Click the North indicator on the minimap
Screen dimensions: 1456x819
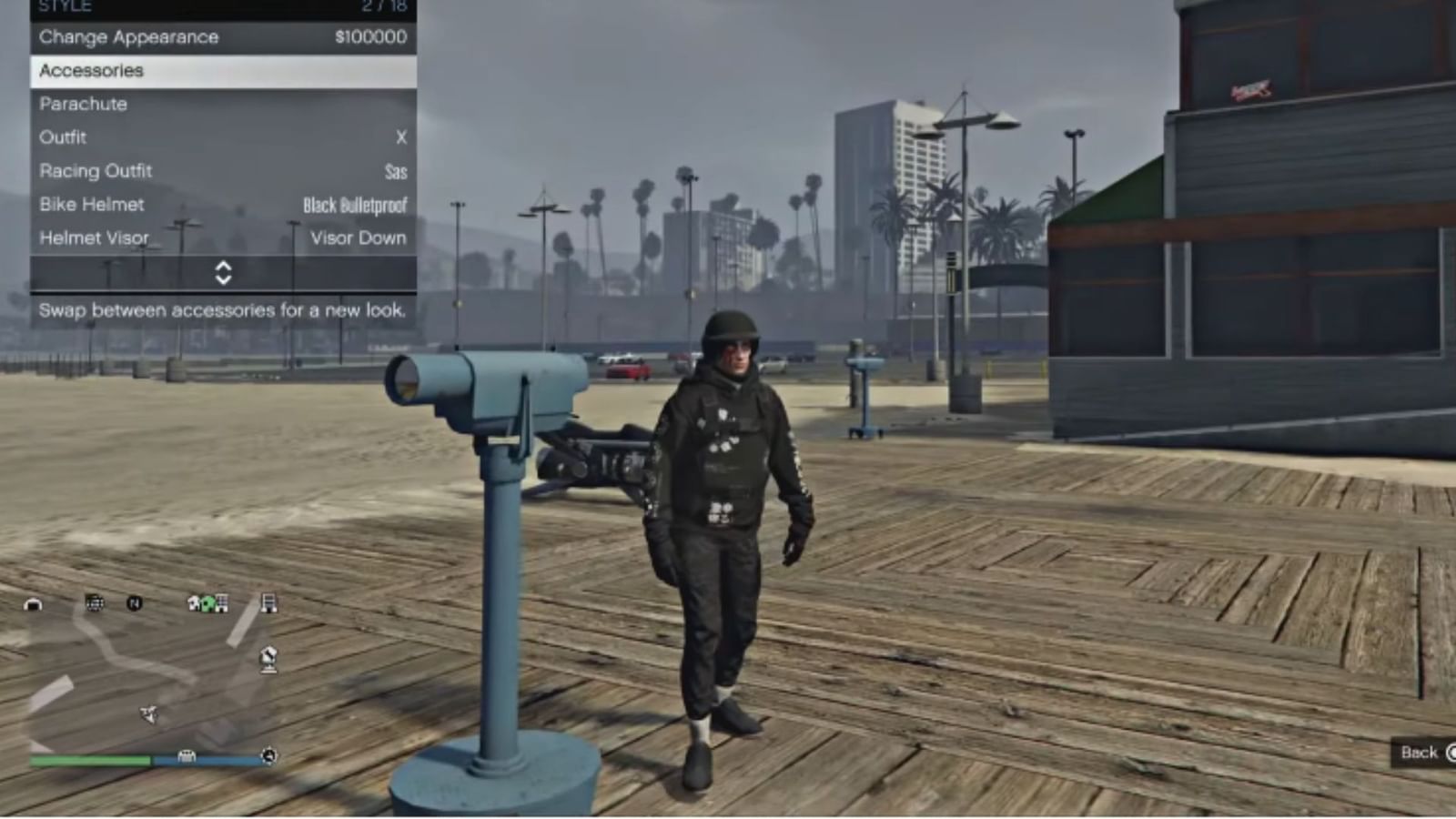click(135, 602)
